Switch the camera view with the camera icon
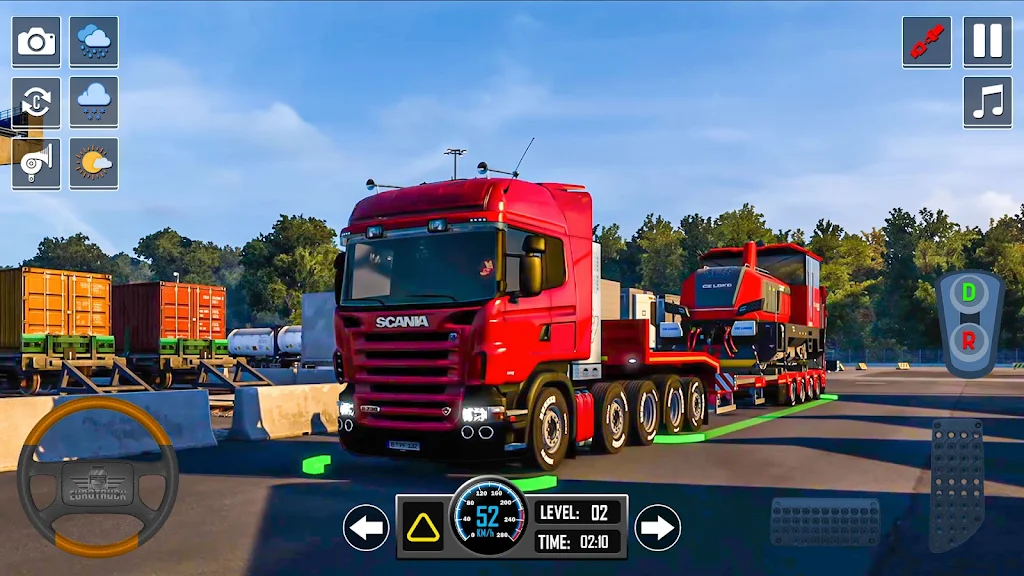The image size is (1024, 576). [x=36, y=42]
